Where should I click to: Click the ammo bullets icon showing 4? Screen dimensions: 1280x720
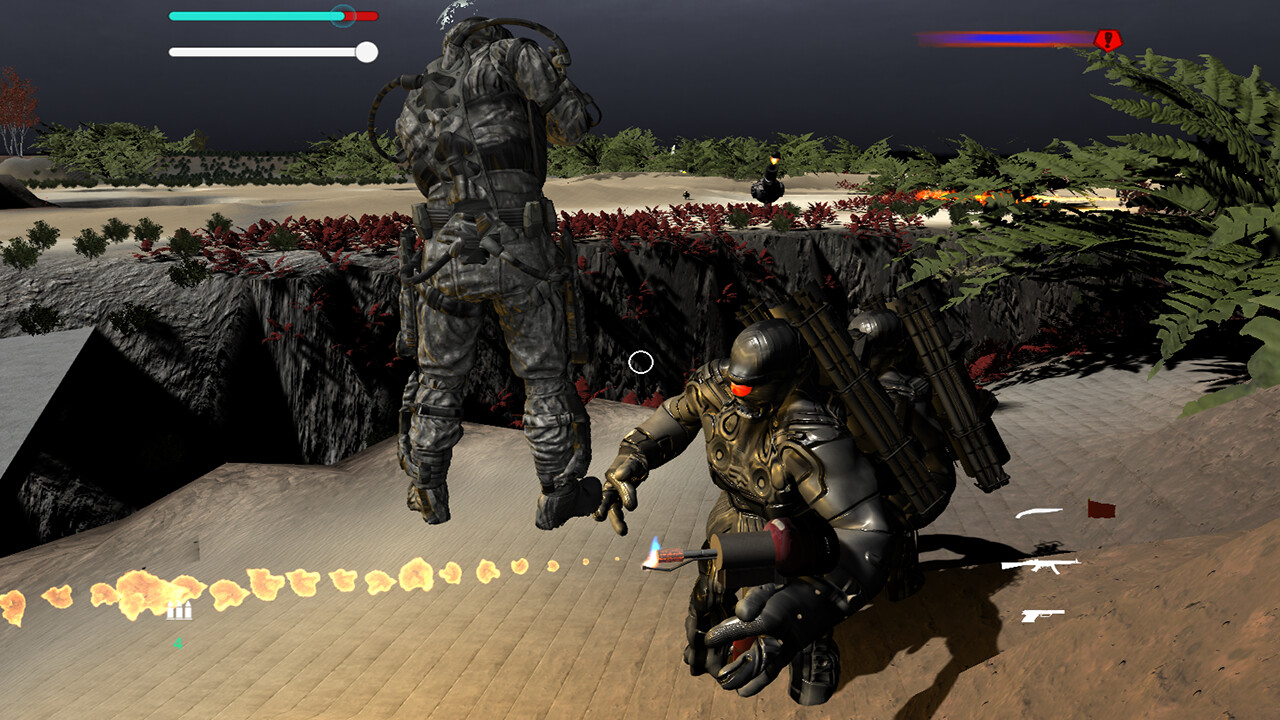[179, 611]
